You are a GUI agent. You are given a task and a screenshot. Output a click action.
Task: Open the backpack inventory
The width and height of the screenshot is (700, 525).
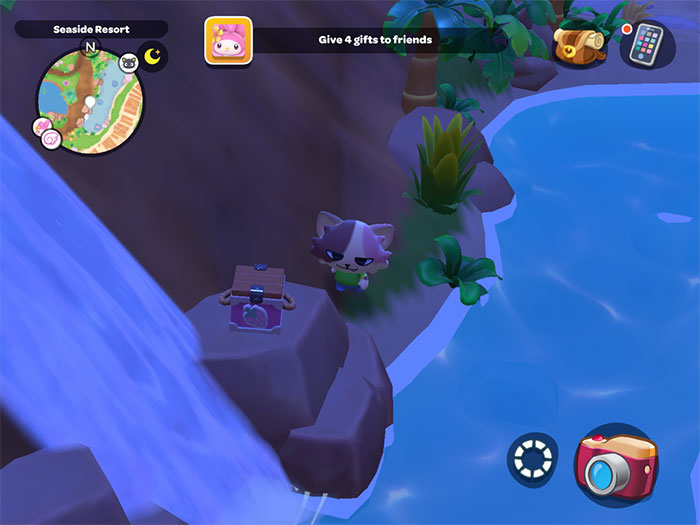click(x=579, y=43)
